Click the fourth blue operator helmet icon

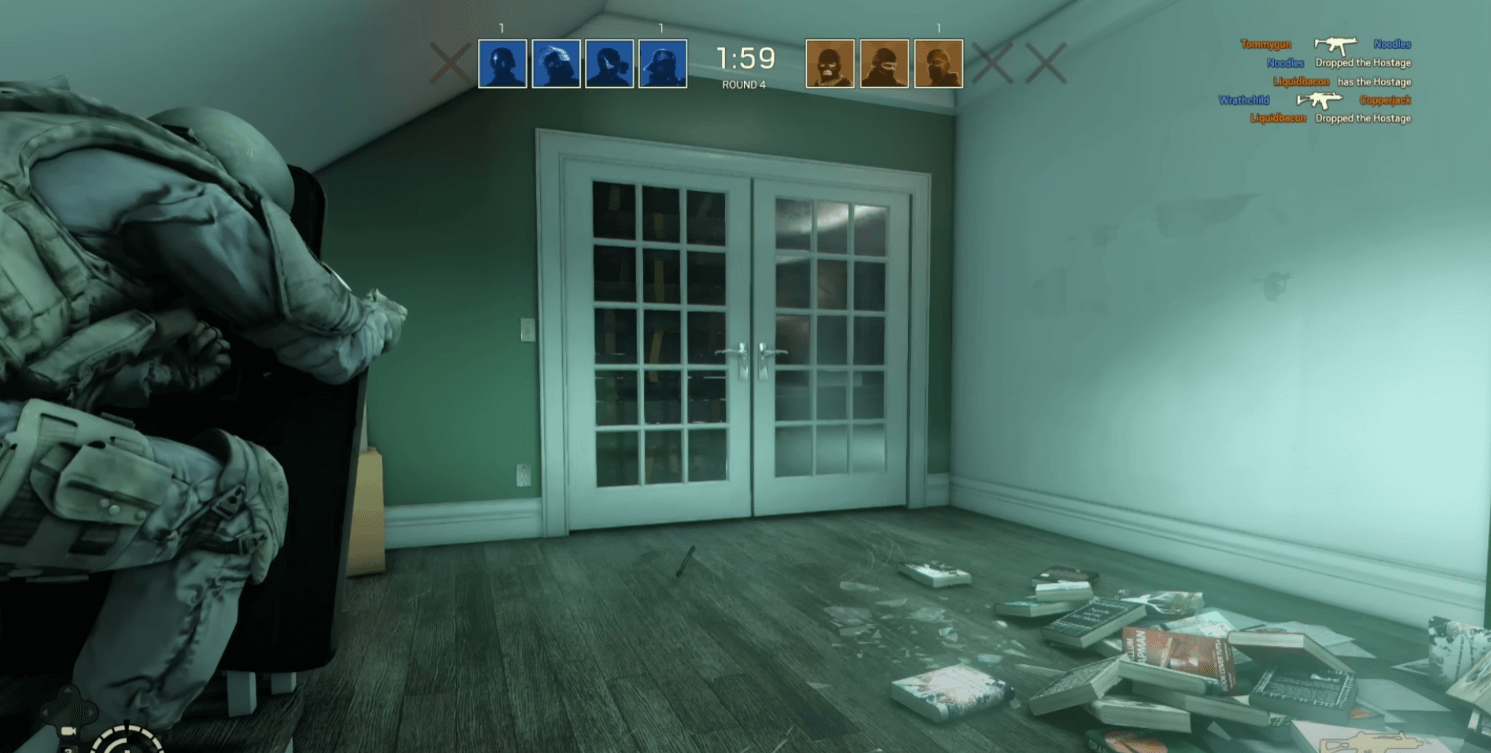(x=662, y=61)
